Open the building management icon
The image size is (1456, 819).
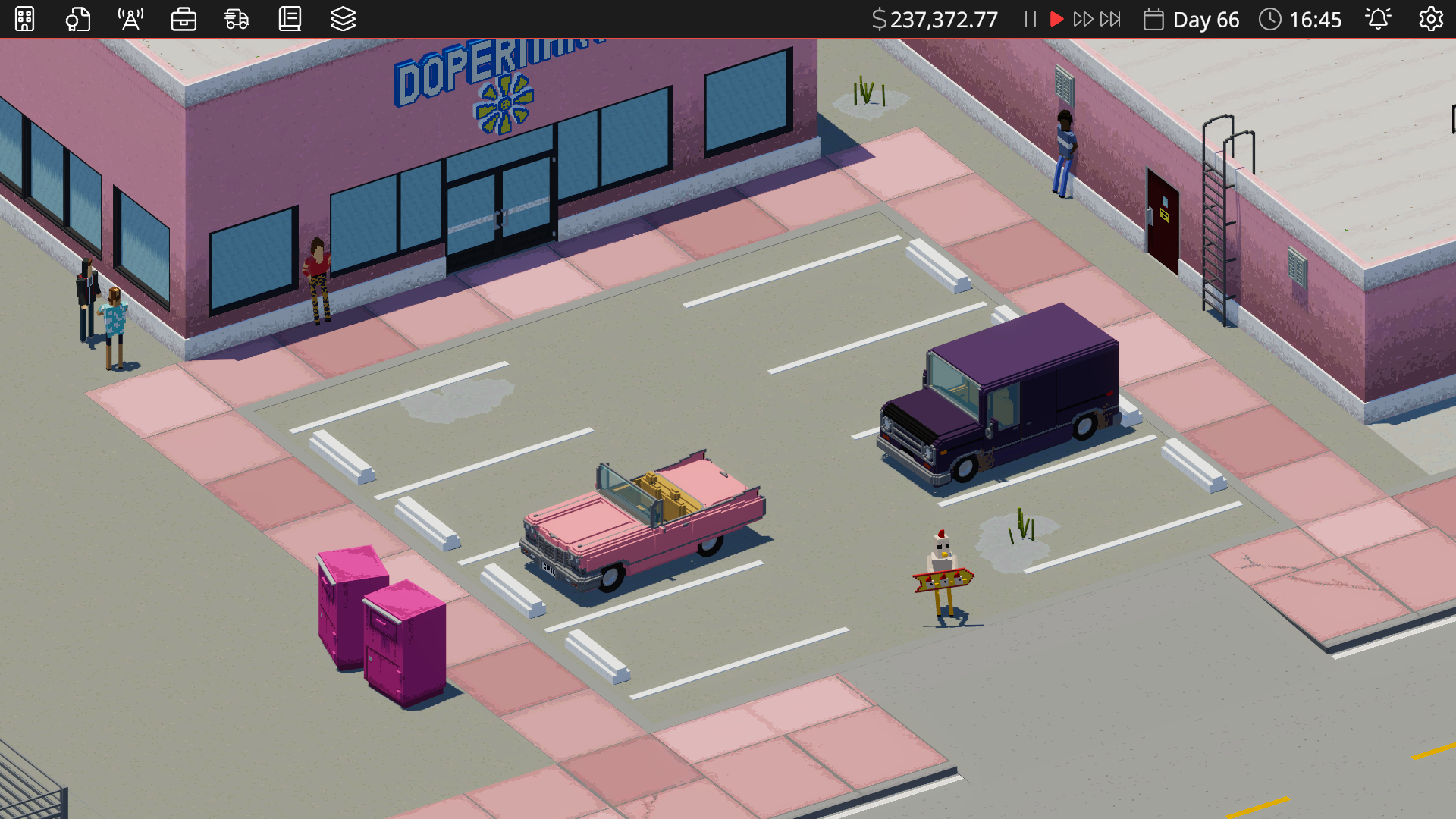click(x=24, y=19)
